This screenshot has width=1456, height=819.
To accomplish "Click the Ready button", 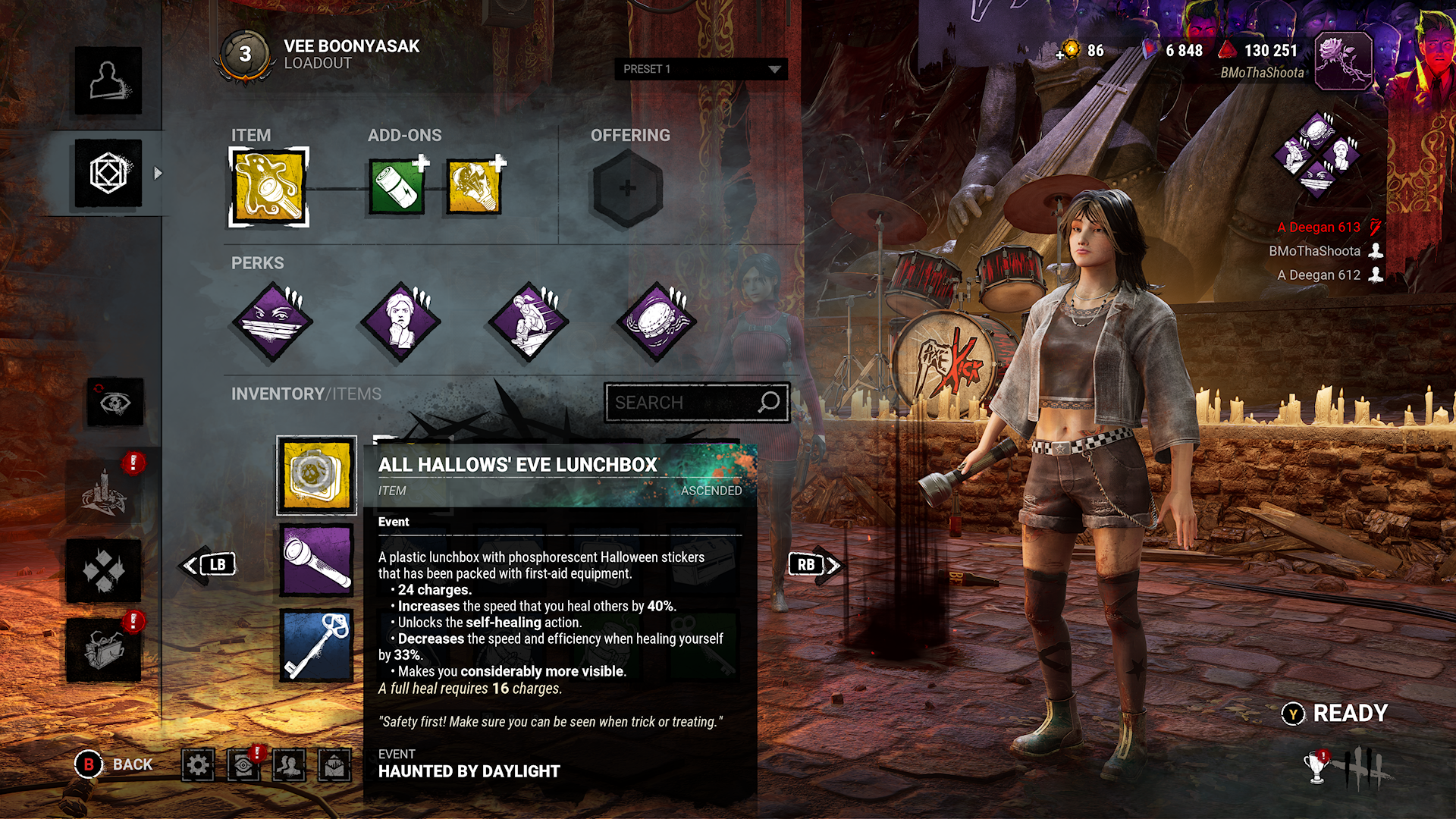I will (1336, 714).
